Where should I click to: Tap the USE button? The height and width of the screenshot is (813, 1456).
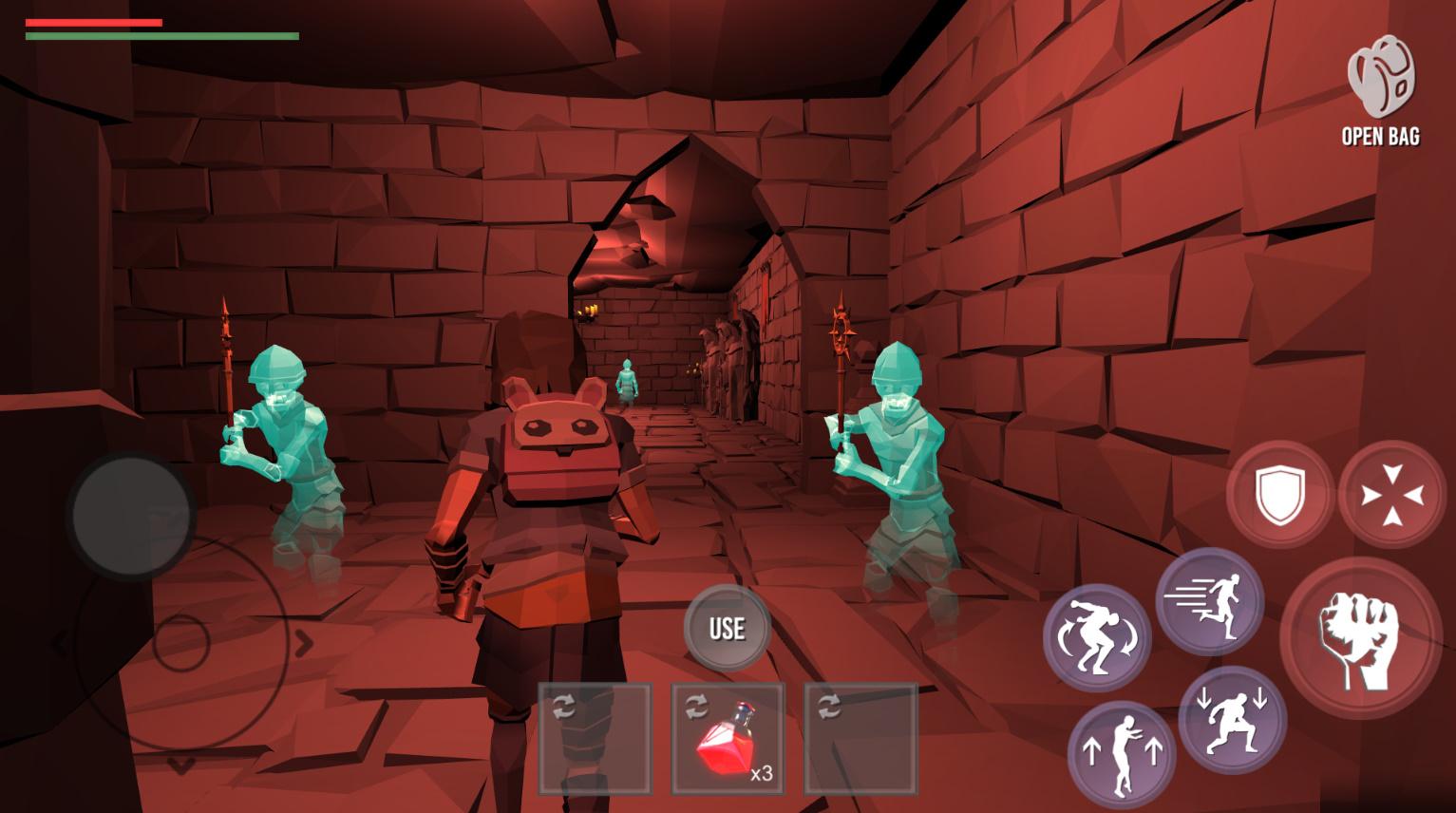point(727,628)
